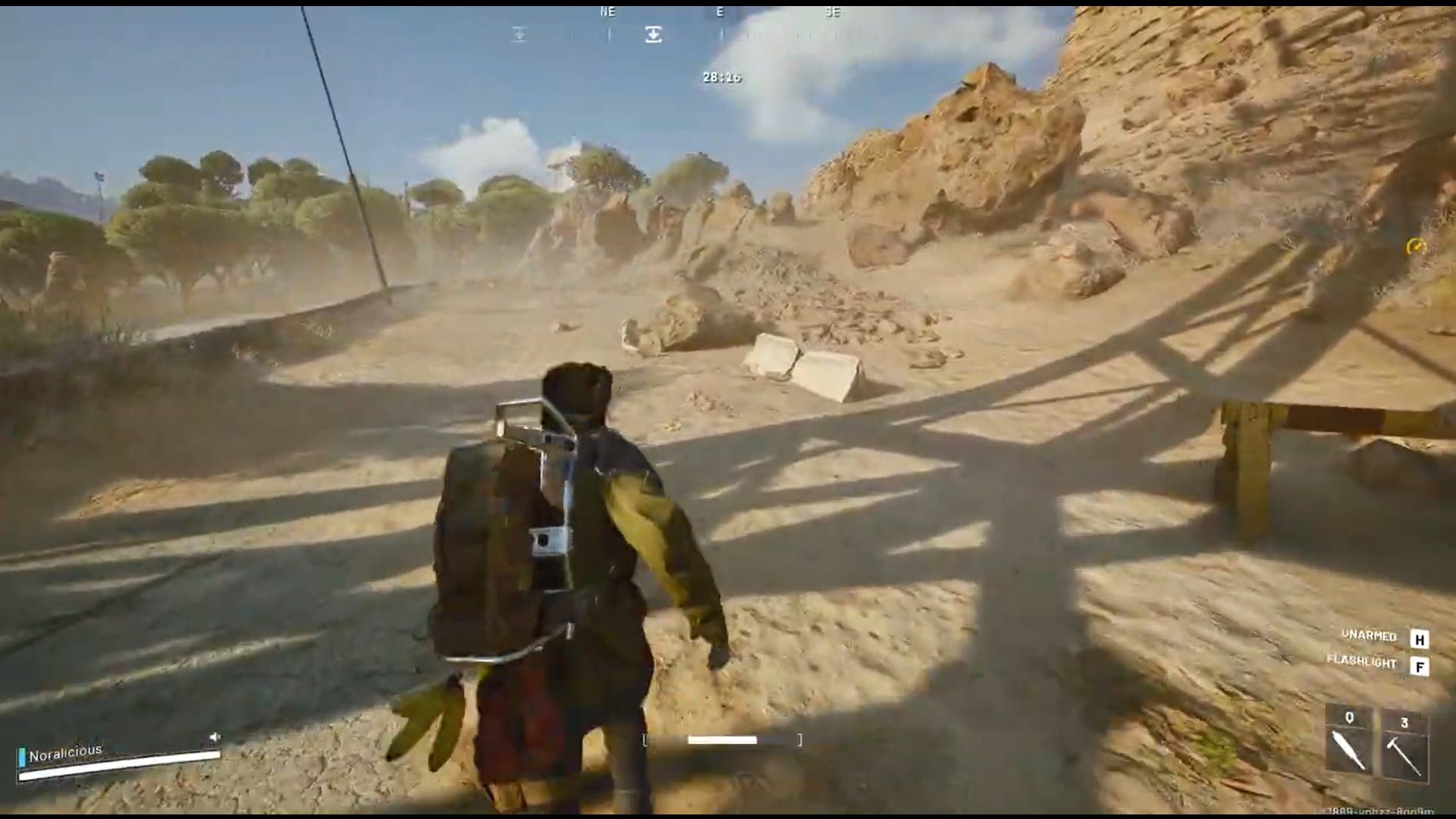This screenshot has height=819, width=1456.
Task: Click the smaller waypoint marker left on compass
Action: [519, 33]
